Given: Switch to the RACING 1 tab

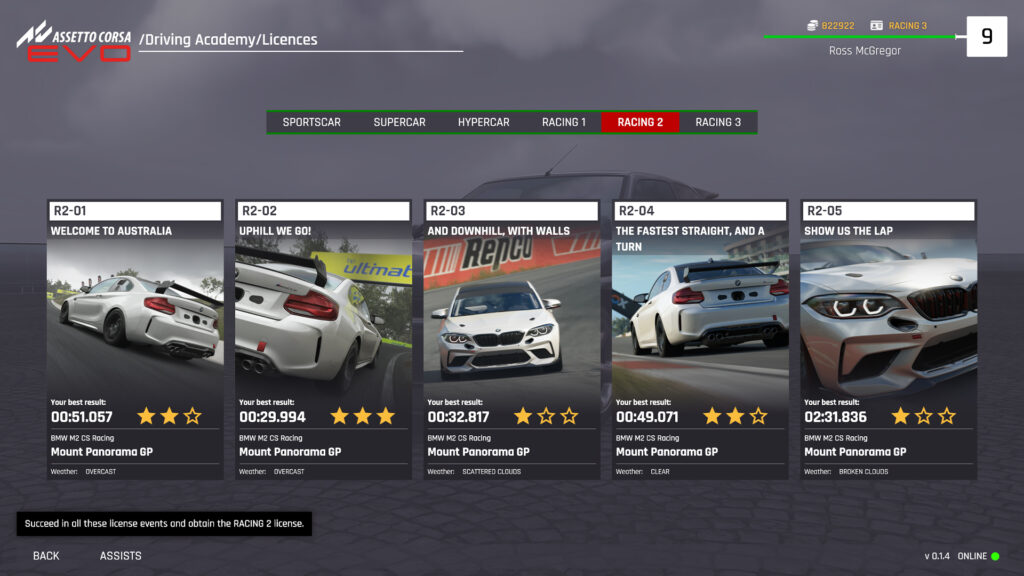Looking at the screenshot, I should (x=564, y=122).
